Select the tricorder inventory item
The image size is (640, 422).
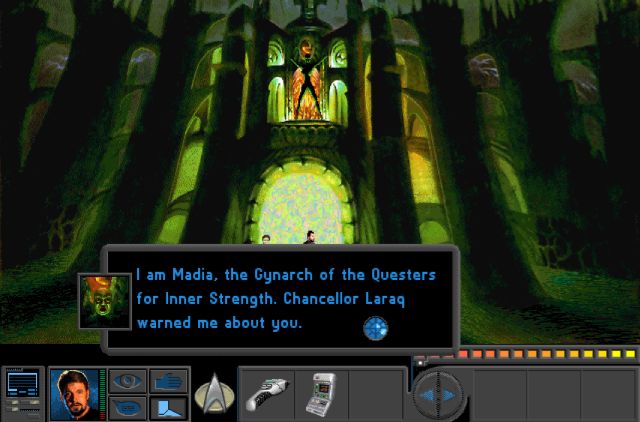coord(322,394)
